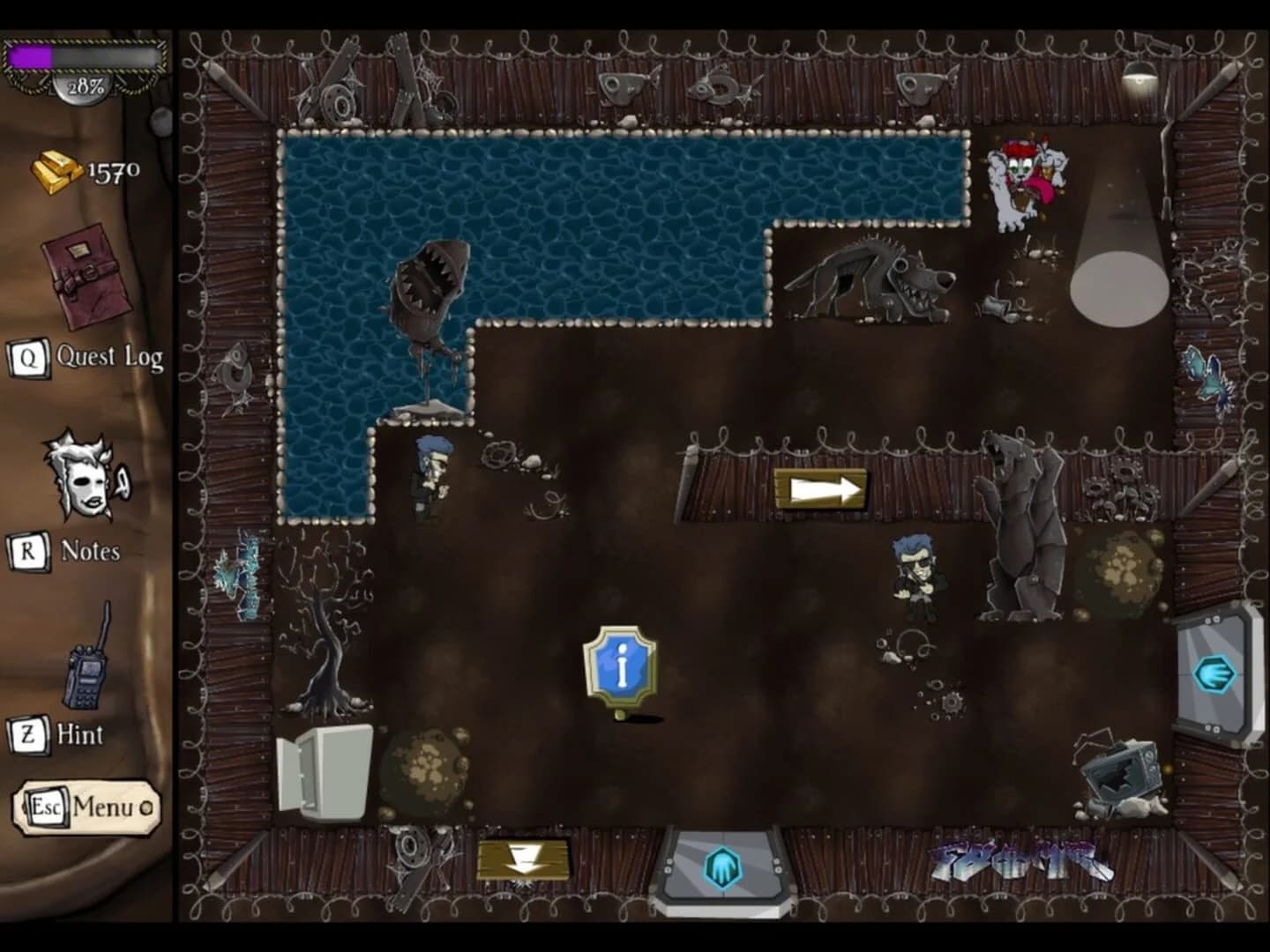Click the gold bars icon next to 1570
This screenshot has height=952, width=1270.
(57, 169)
